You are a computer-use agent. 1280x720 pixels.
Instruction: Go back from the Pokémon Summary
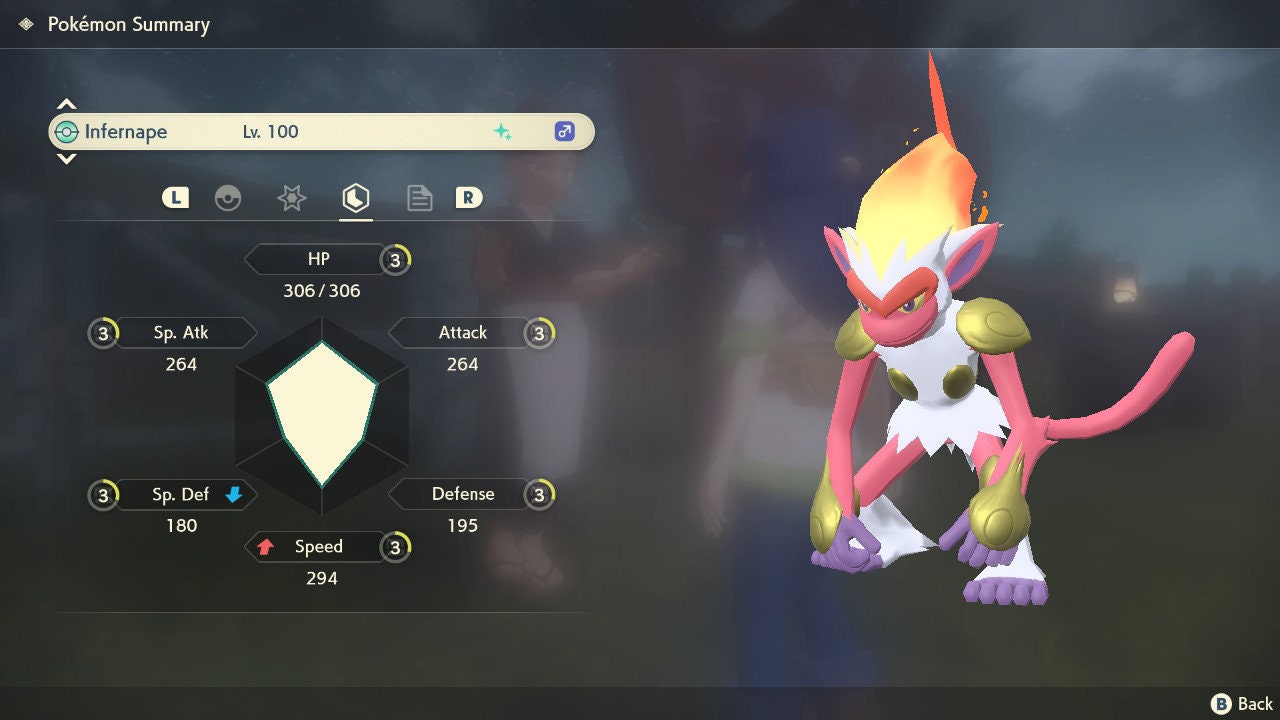(1242, 704)
